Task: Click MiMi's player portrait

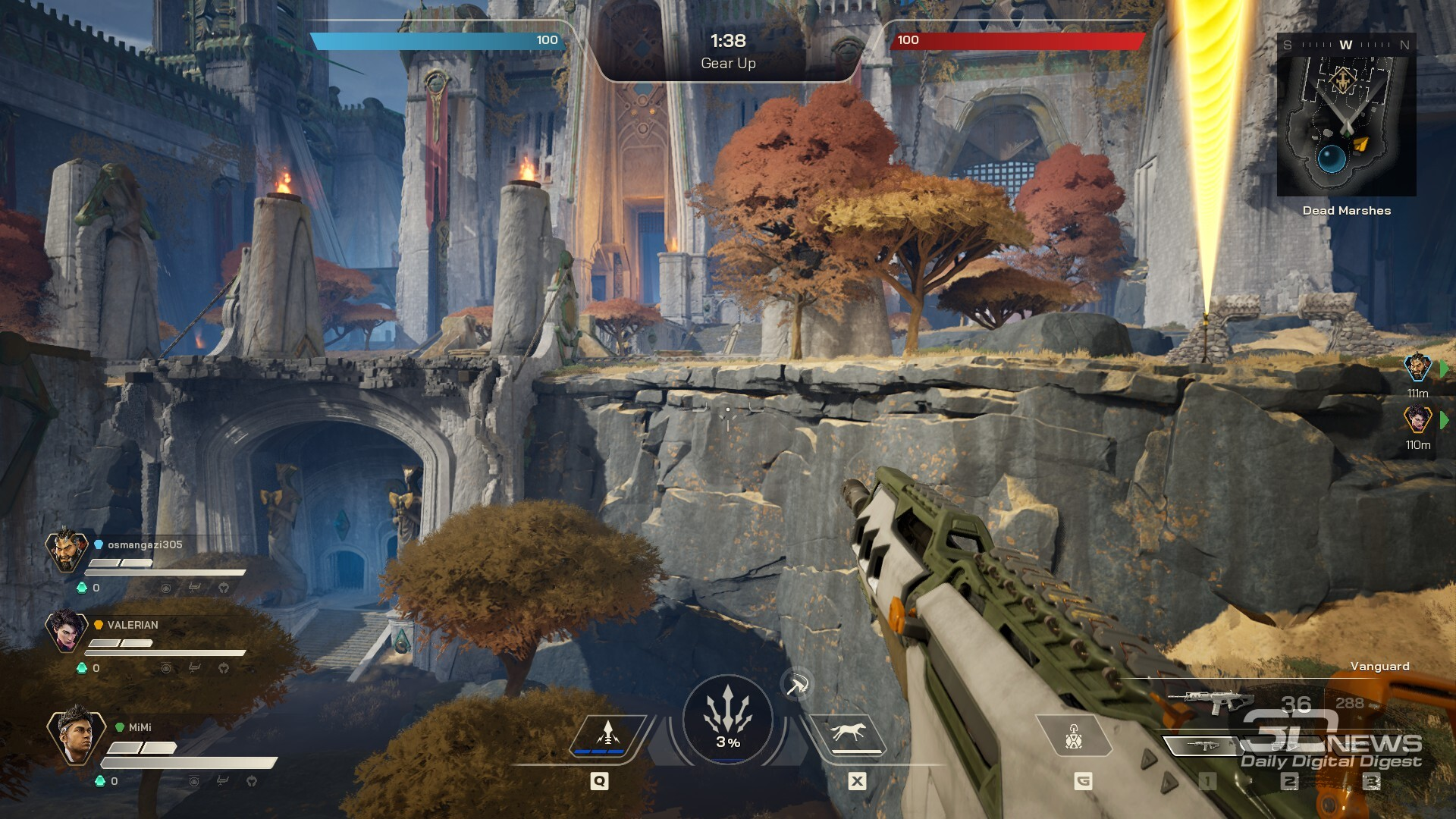Action: click(76, 736)
